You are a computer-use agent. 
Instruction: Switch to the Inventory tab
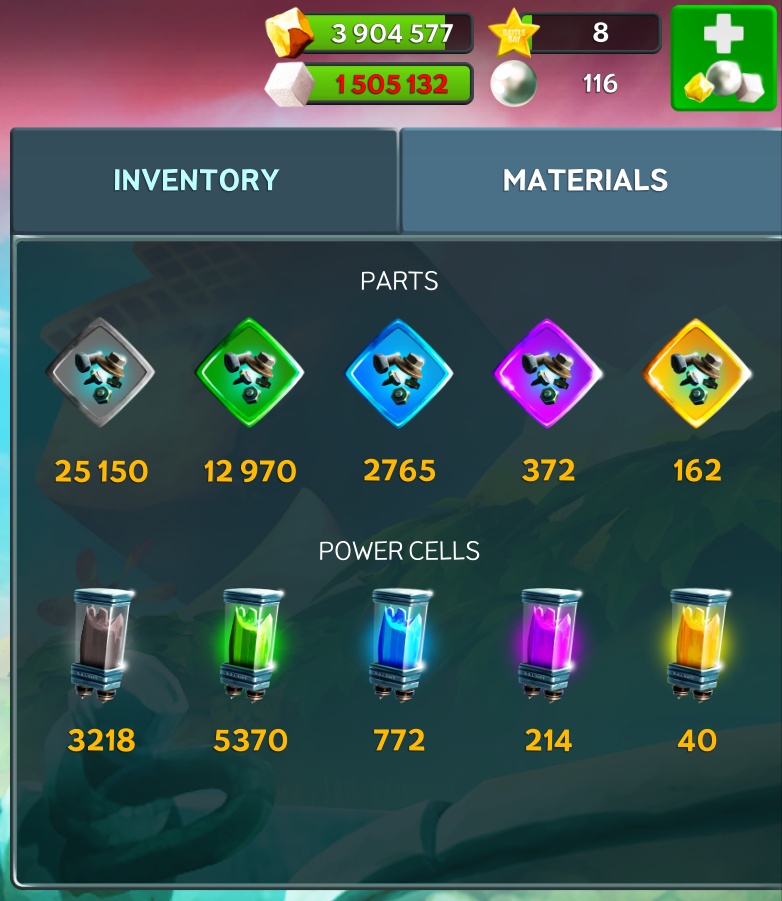pos(197,180)
